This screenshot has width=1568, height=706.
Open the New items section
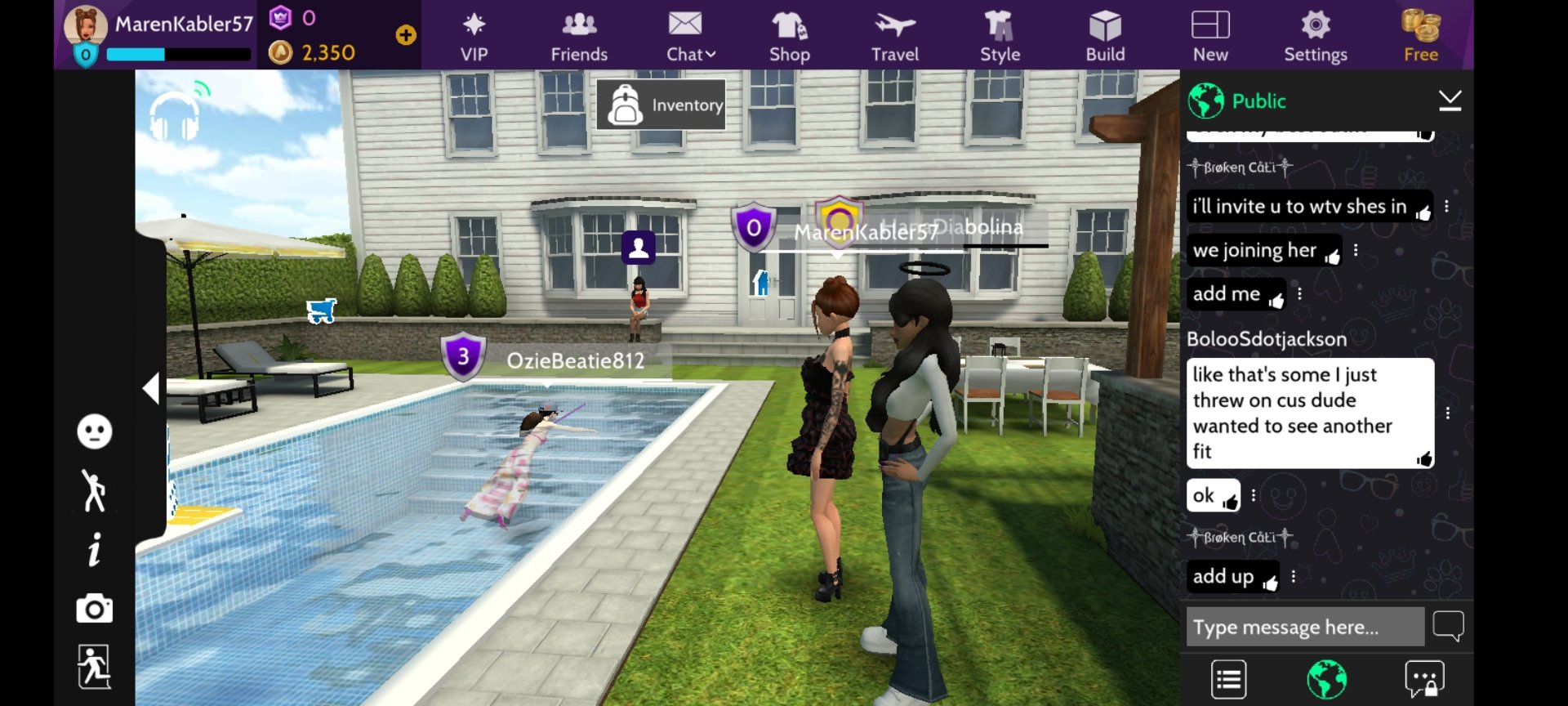pos(1210,37)
